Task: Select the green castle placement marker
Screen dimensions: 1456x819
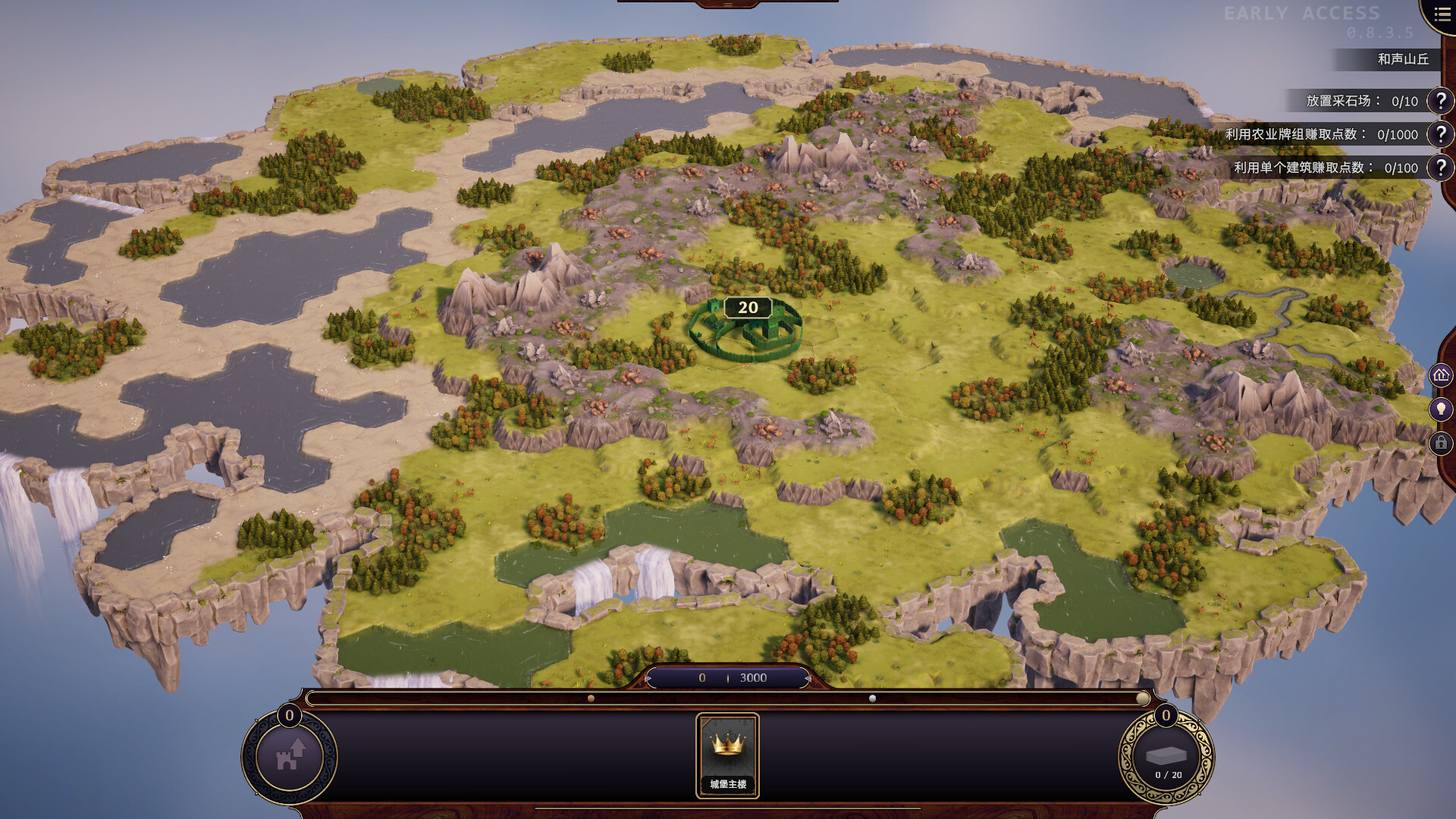Action: (x=746, y=331)
